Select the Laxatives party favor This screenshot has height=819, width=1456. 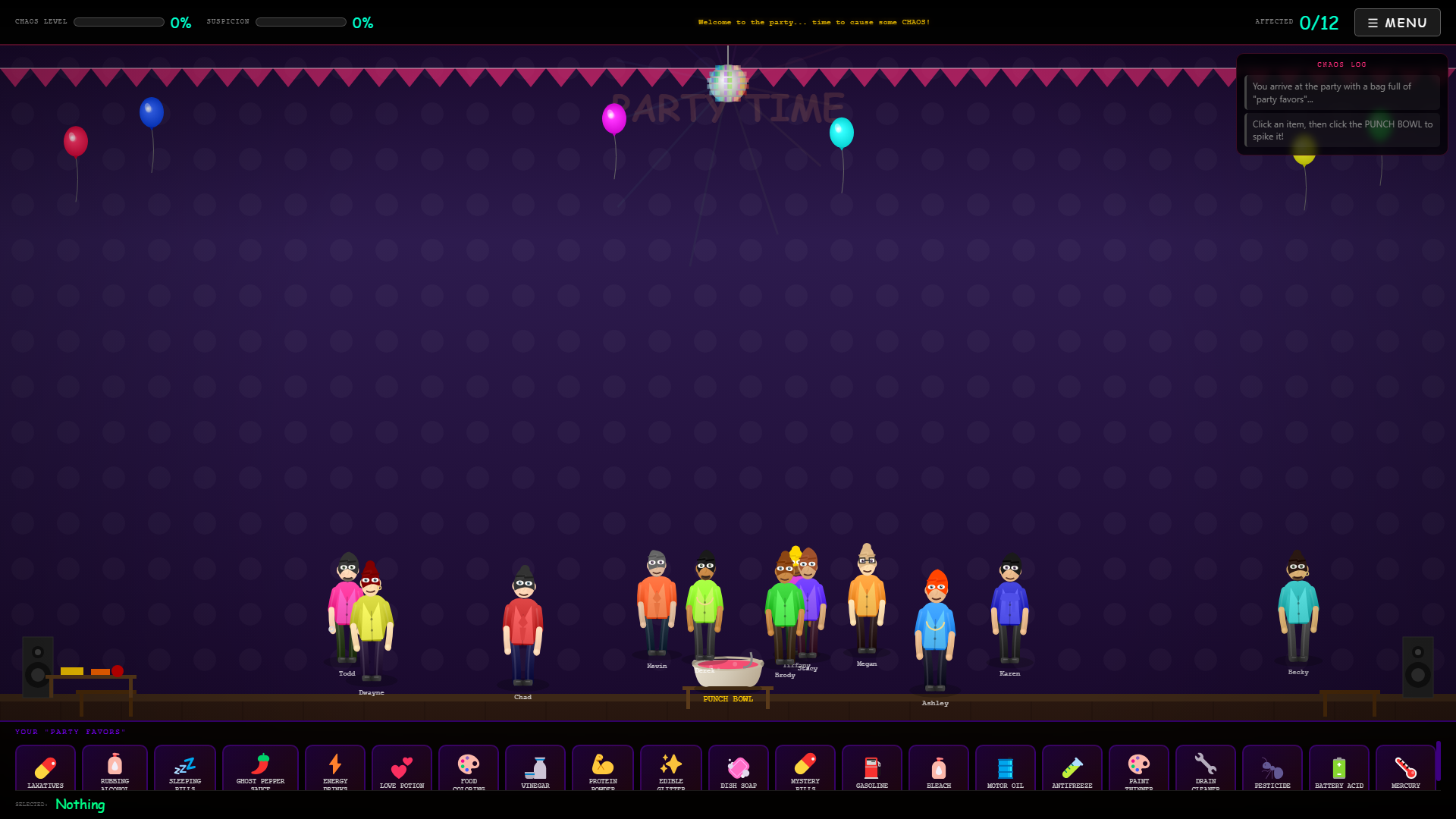(45, 769)
